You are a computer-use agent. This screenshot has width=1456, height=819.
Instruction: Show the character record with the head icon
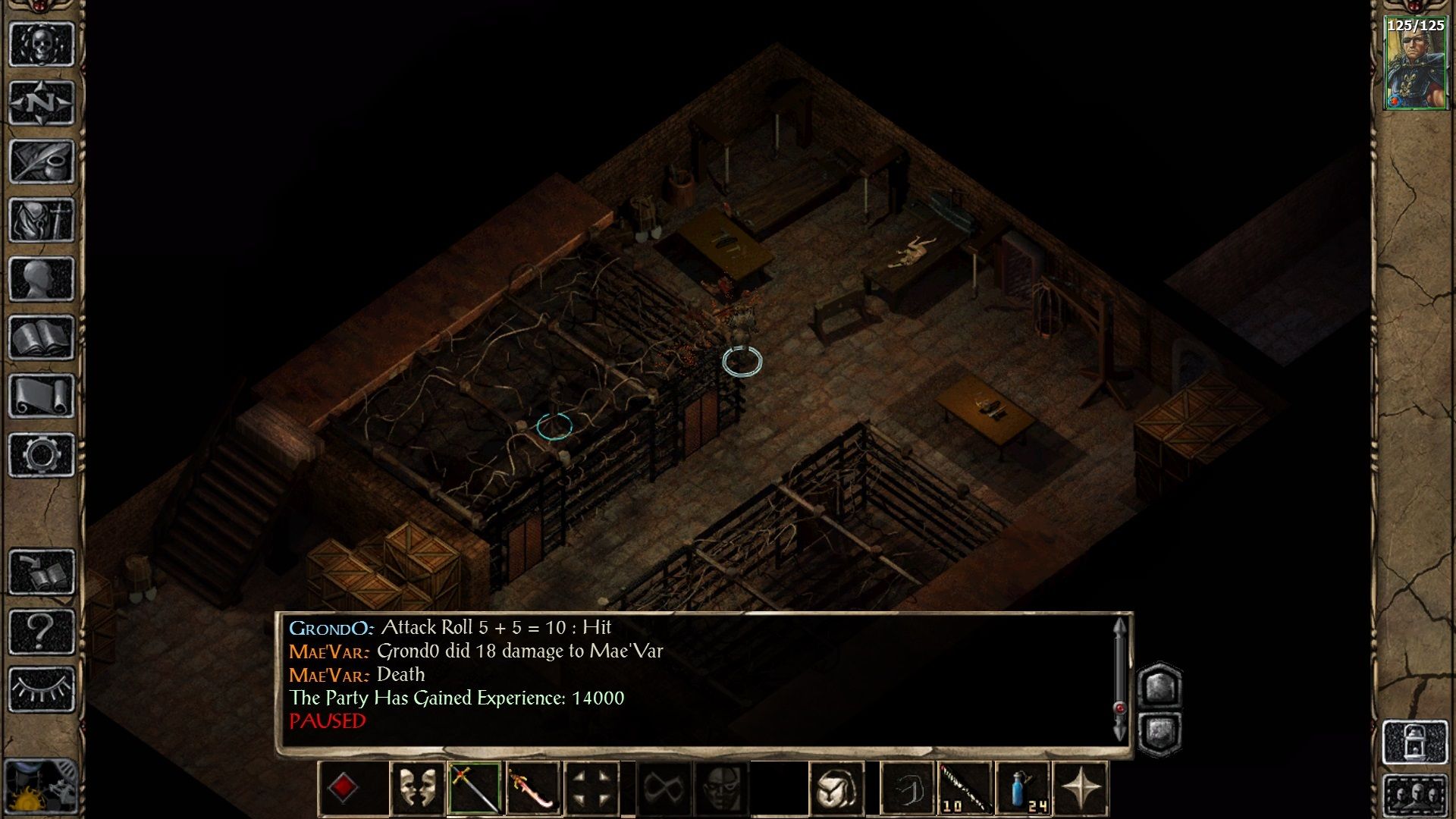click(x=42, y=279)
